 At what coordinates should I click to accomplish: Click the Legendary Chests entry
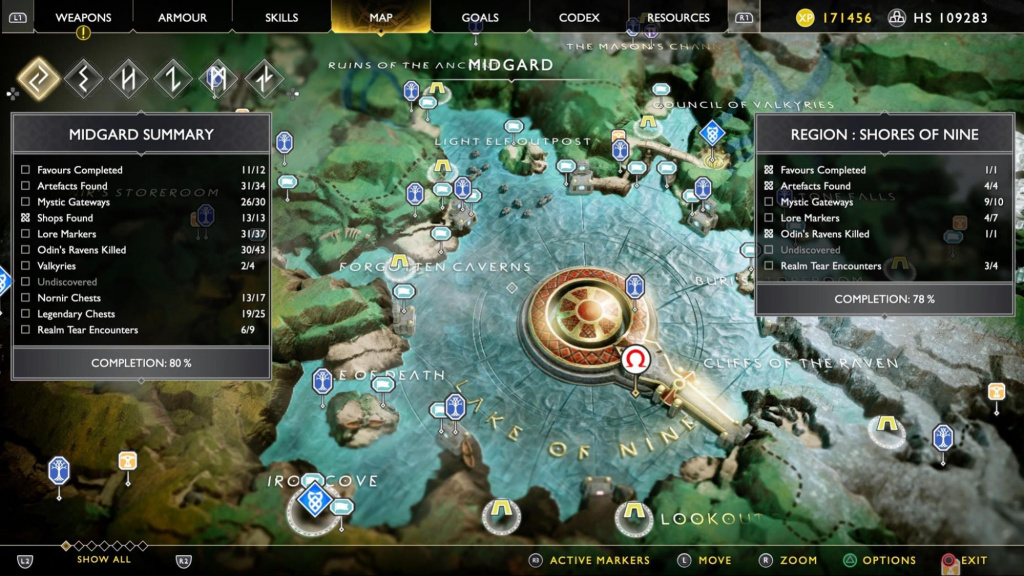click(76, 314)
